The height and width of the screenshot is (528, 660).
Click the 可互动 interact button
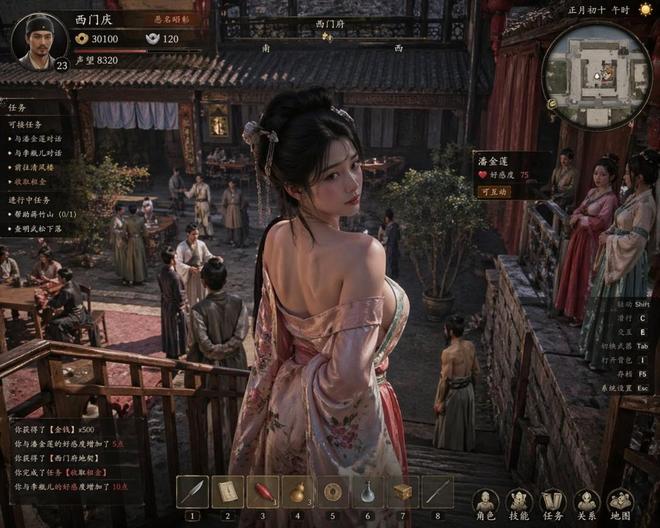(x=495, y=191)
